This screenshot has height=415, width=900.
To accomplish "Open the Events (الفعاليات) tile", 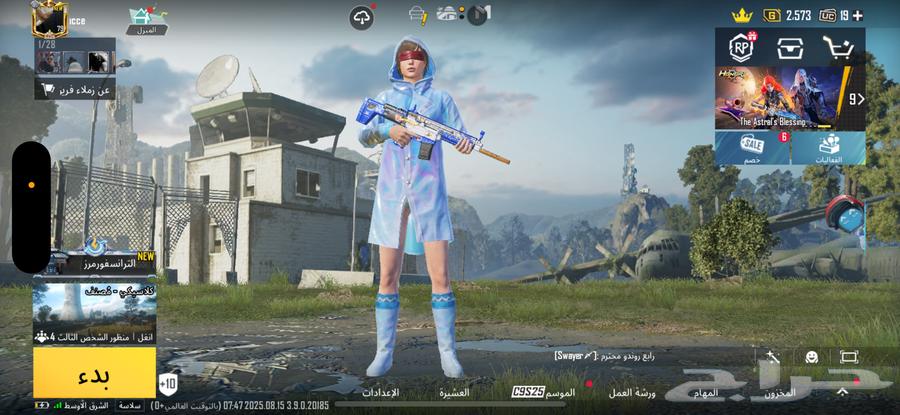I will (828, 148).
